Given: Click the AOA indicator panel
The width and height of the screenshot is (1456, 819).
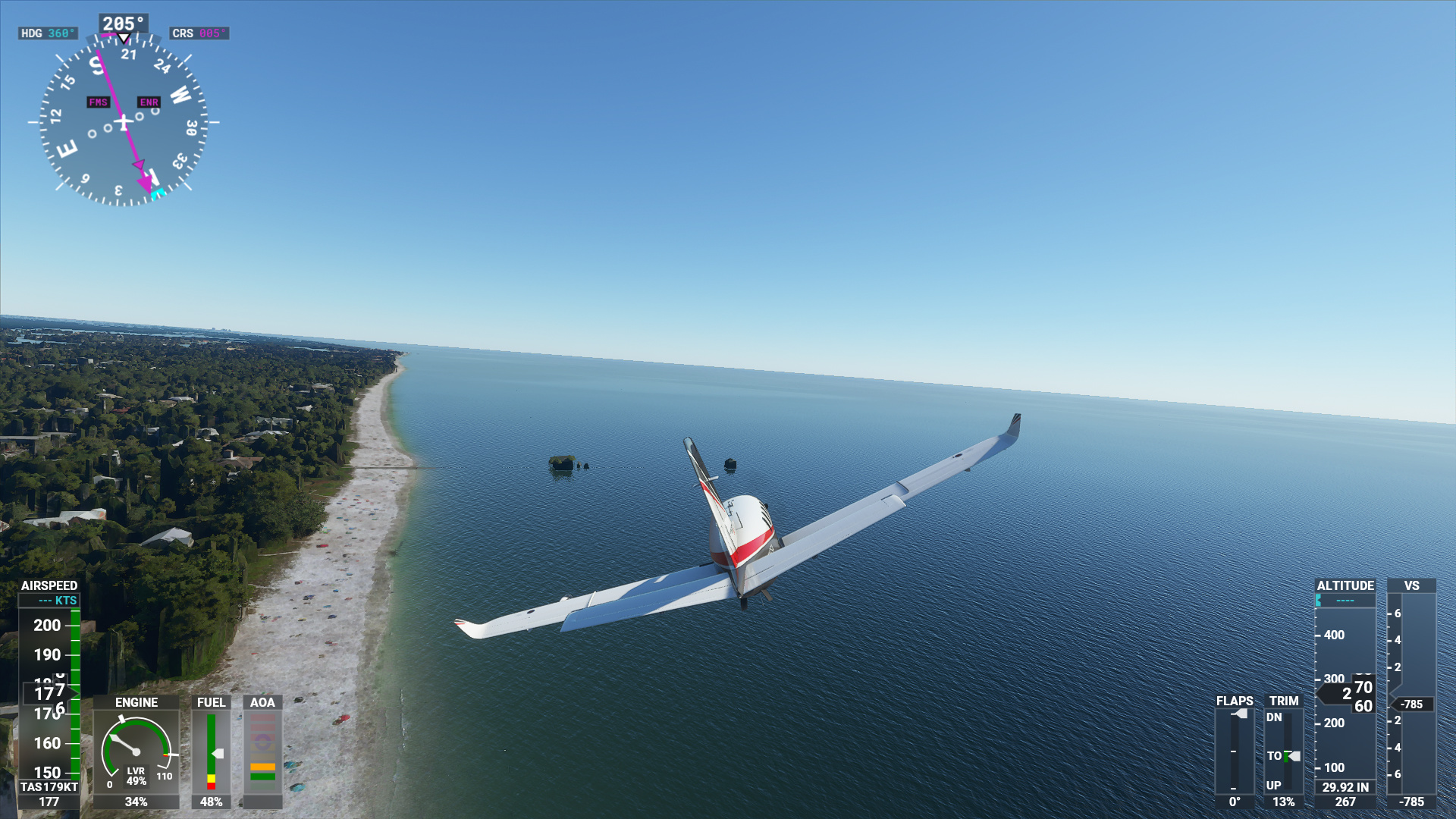Looking at the screenshot, I should click(262, 751).
